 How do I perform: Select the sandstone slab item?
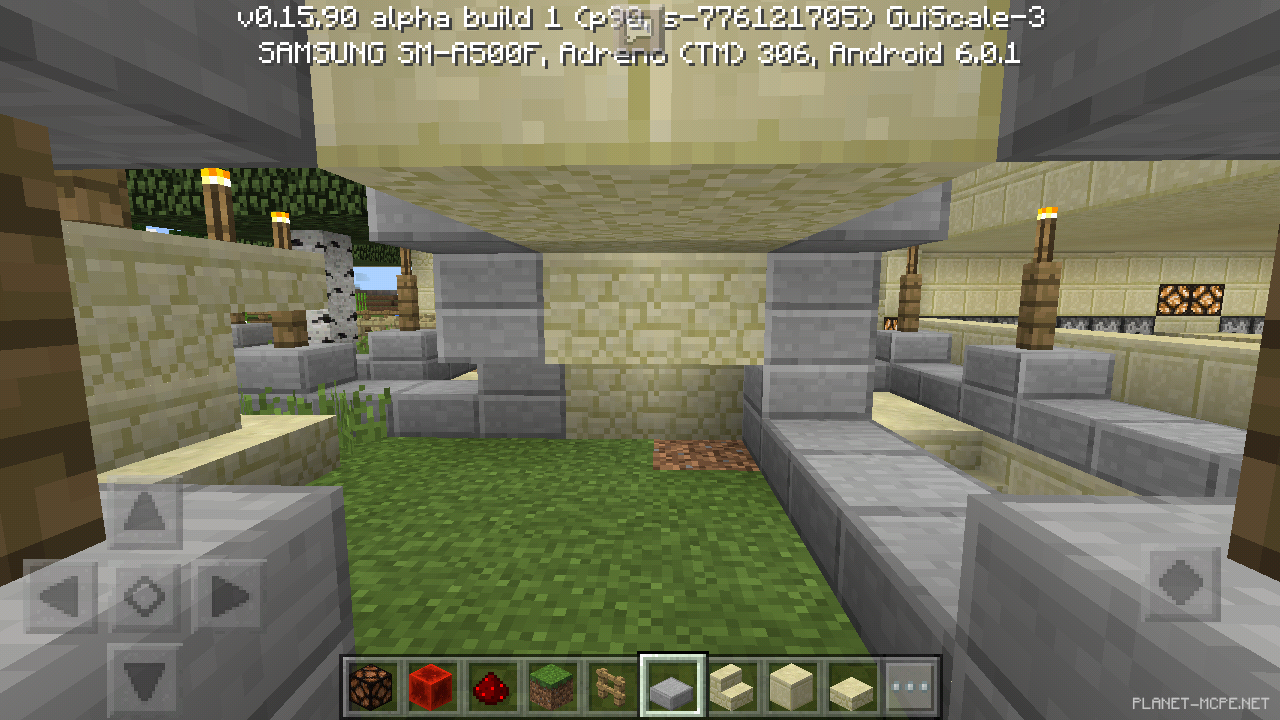pyautogui.click(x=850, y=684)
